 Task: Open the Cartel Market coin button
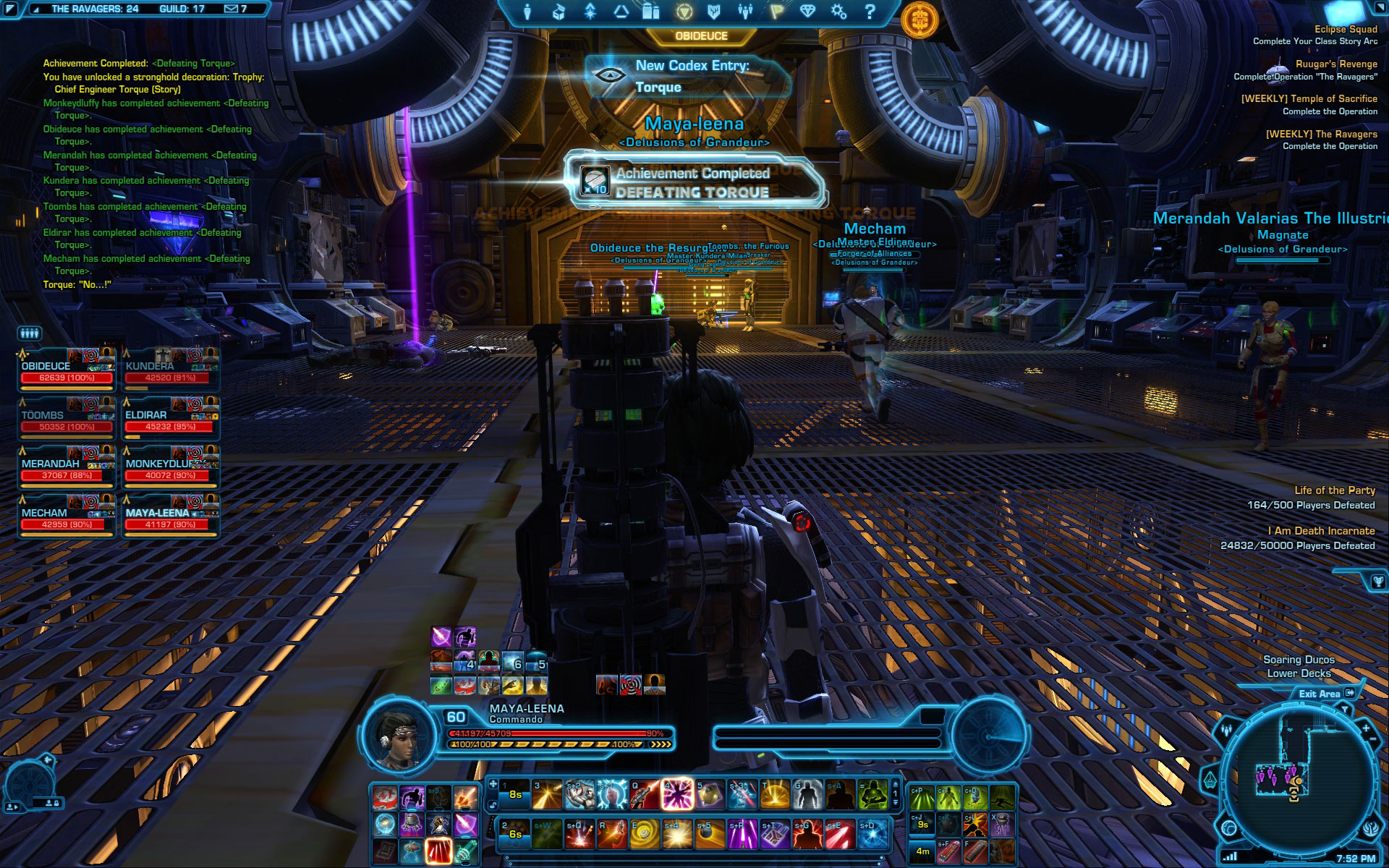point(919,19)
